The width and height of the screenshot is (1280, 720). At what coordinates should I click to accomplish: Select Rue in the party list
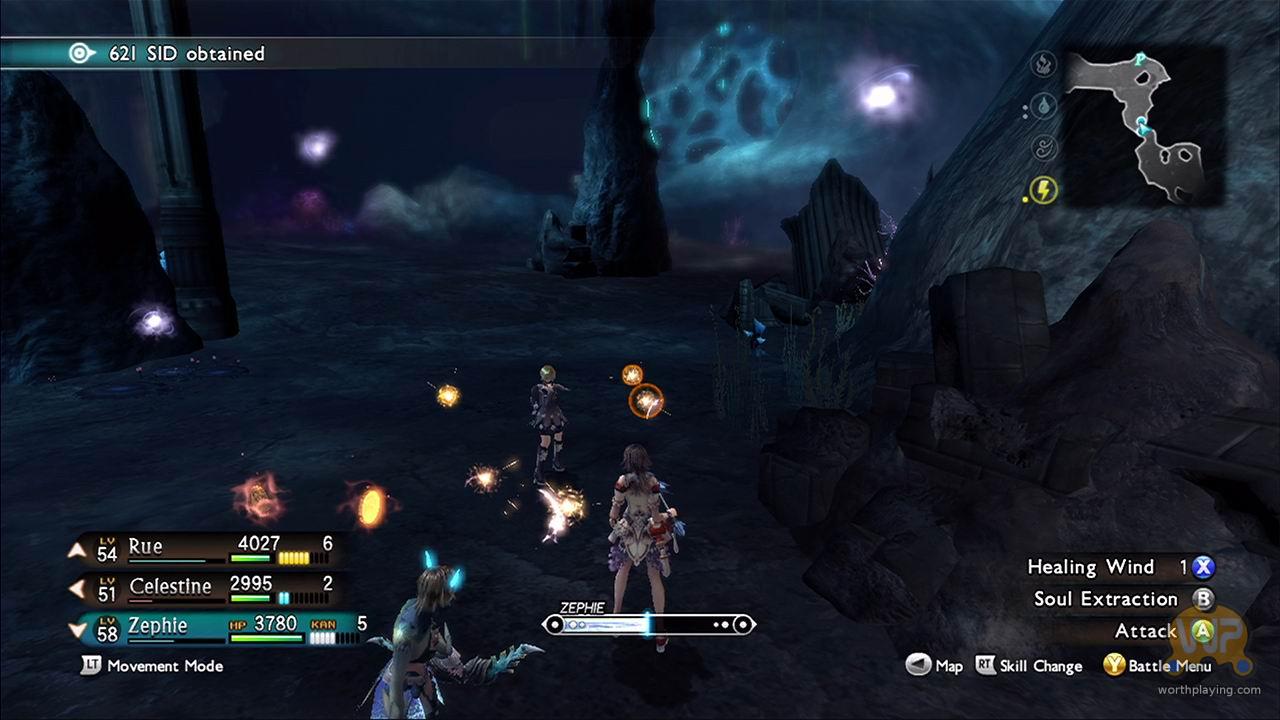145,548
